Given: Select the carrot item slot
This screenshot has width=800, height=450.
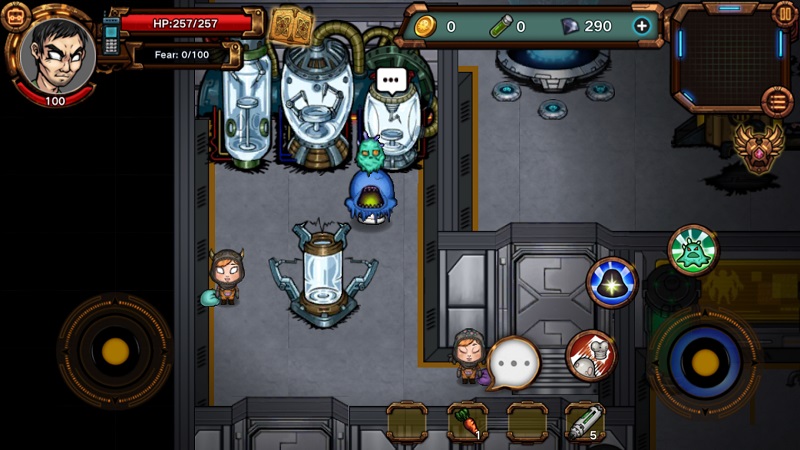Looking at the screenshot, I should 467,422.
